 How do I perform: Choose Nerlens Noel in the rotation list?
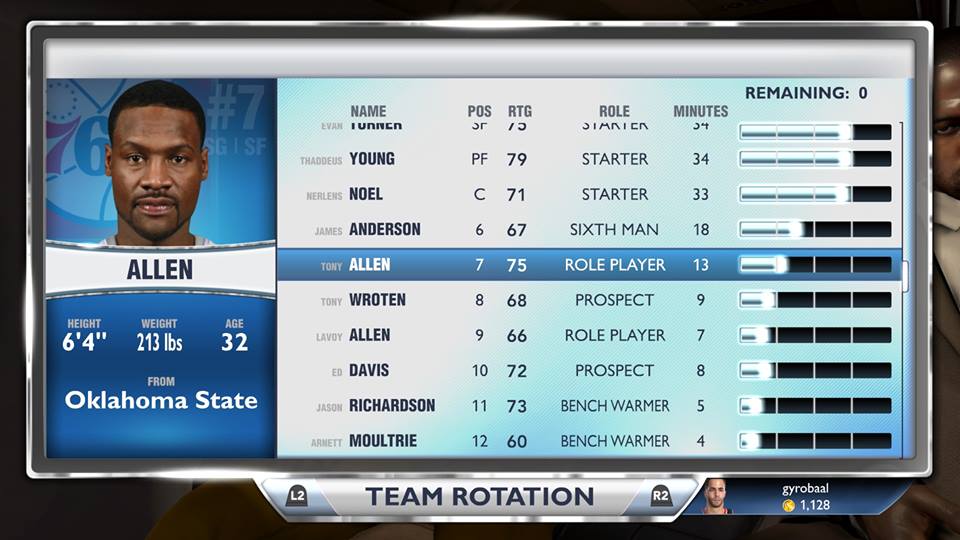(x=590, y=194)
